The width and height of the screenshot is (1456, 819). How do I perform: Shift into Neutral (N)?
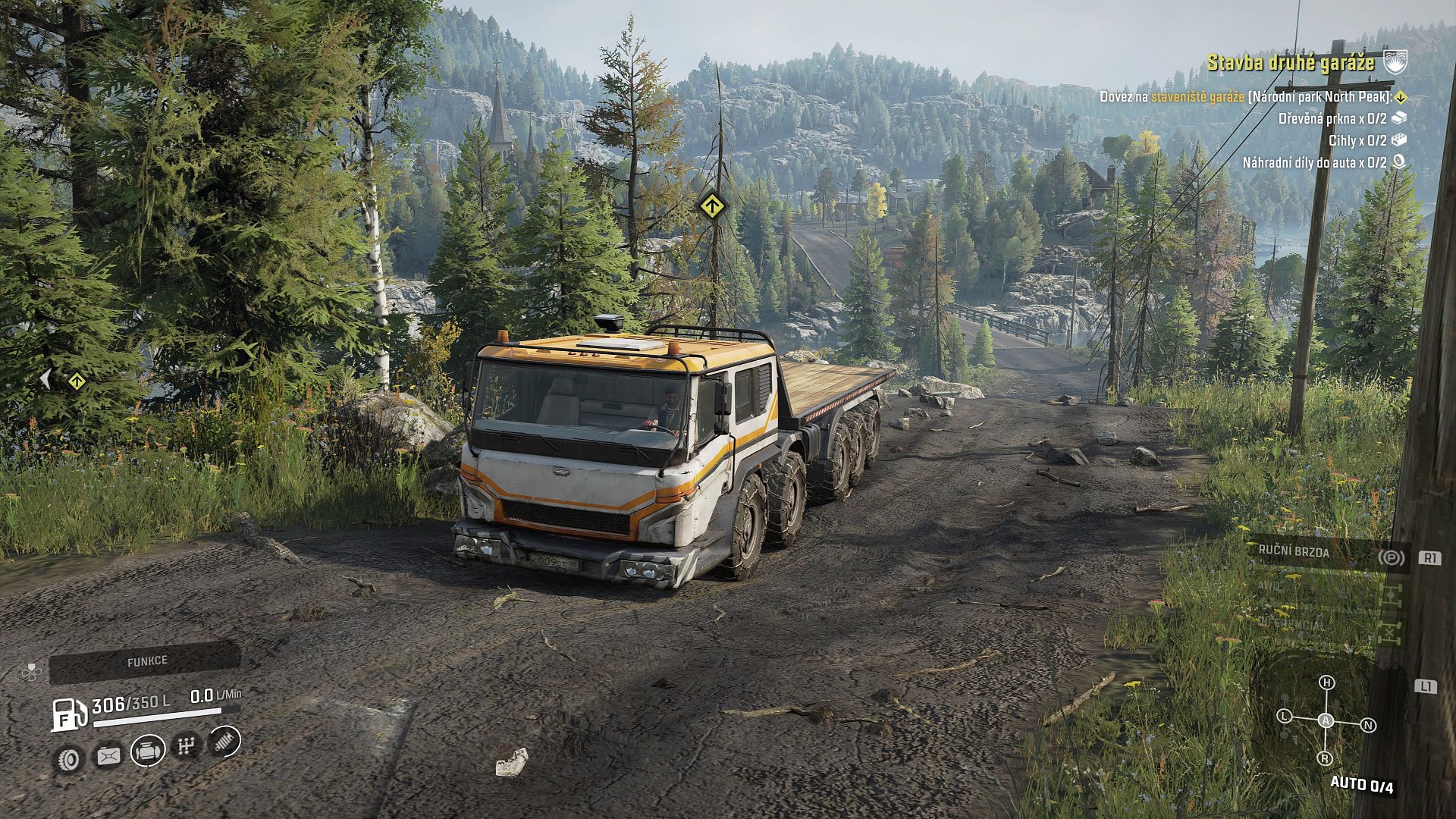(x=1369, y=725)
